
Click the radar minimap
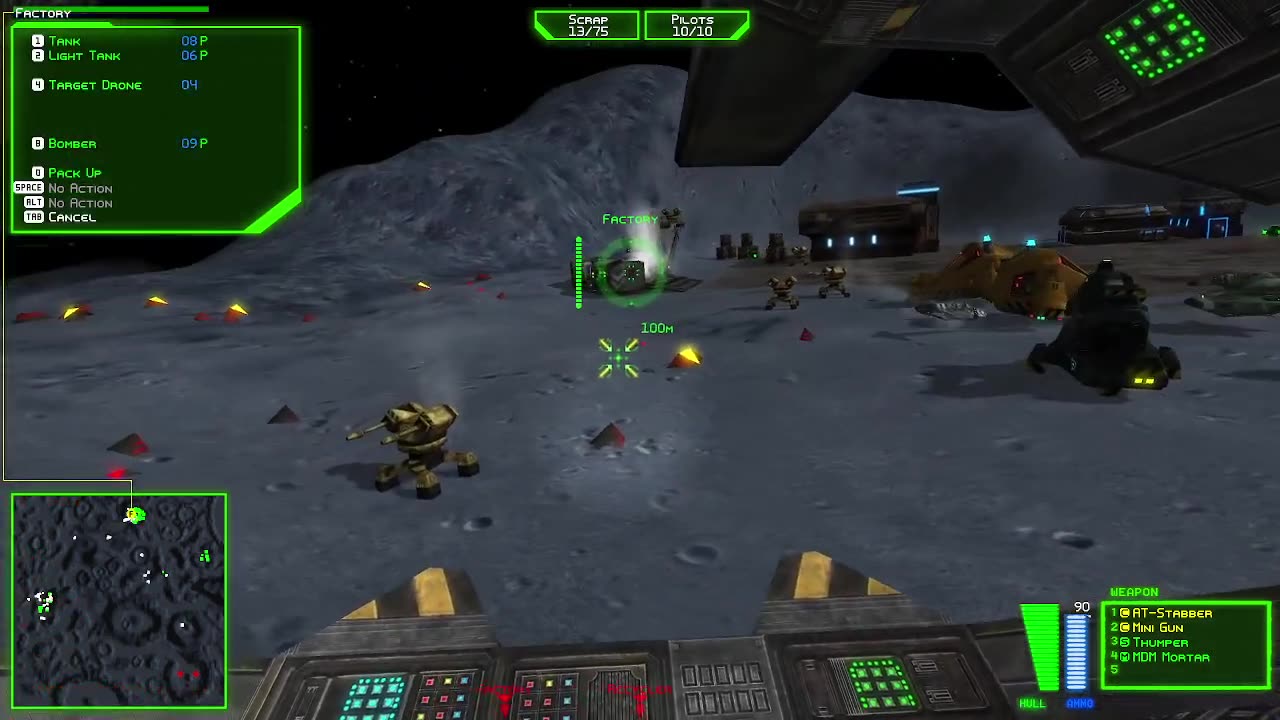coord(119,600)
